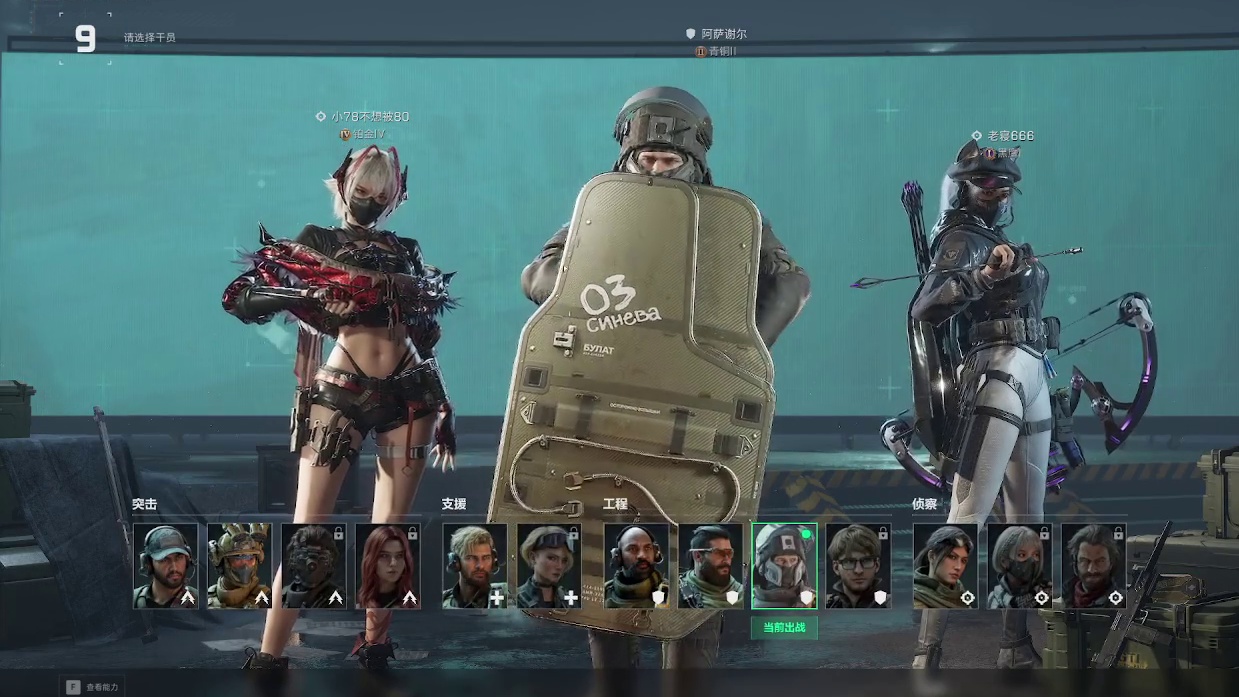Click the highlighted helmeted engineer portrait
The height and width of the screenshot is (697, 1239).
784,566
